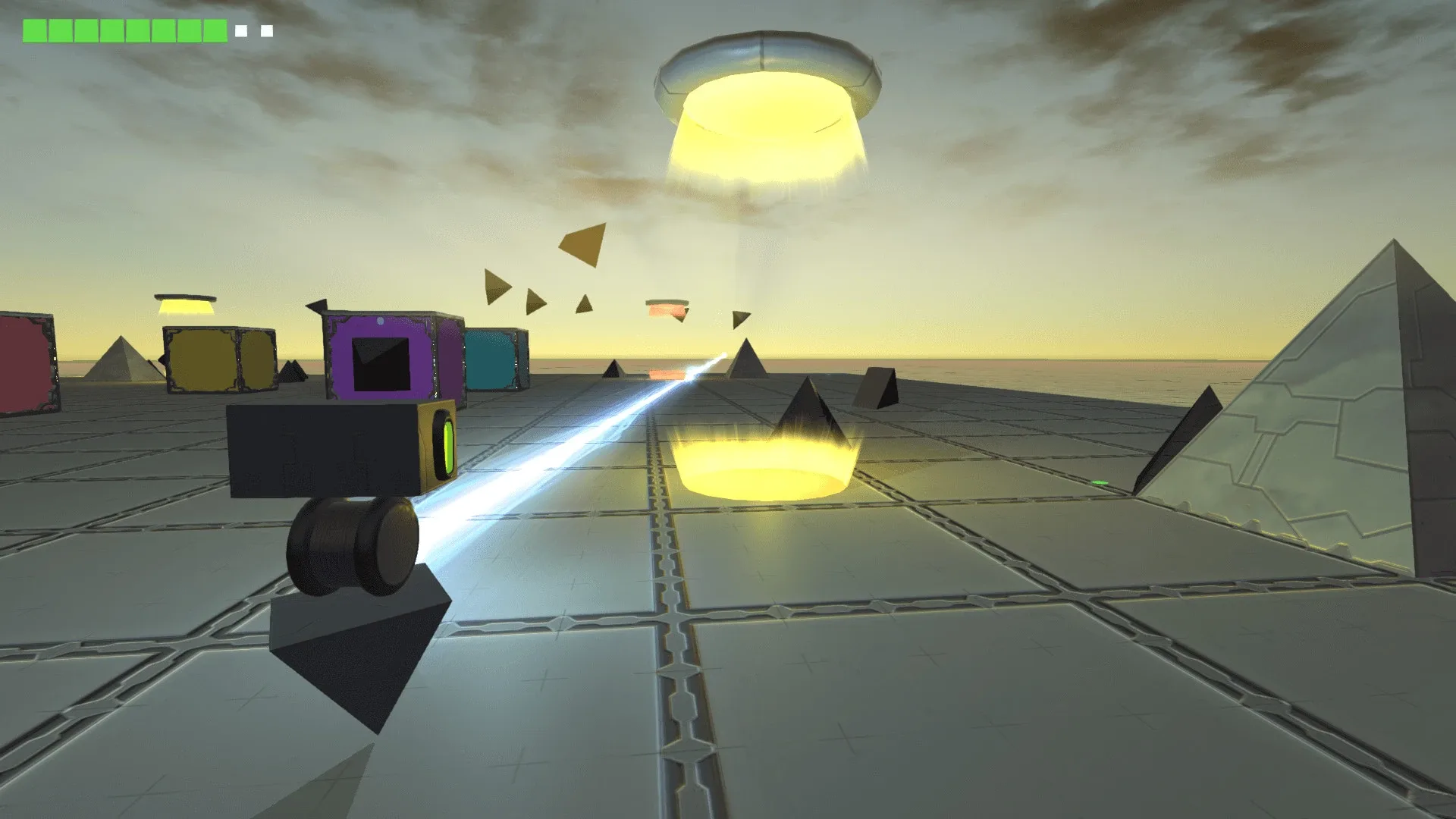Click the last green health square
Viewport: 1456px width, 819px height.
tap(215, 30)
